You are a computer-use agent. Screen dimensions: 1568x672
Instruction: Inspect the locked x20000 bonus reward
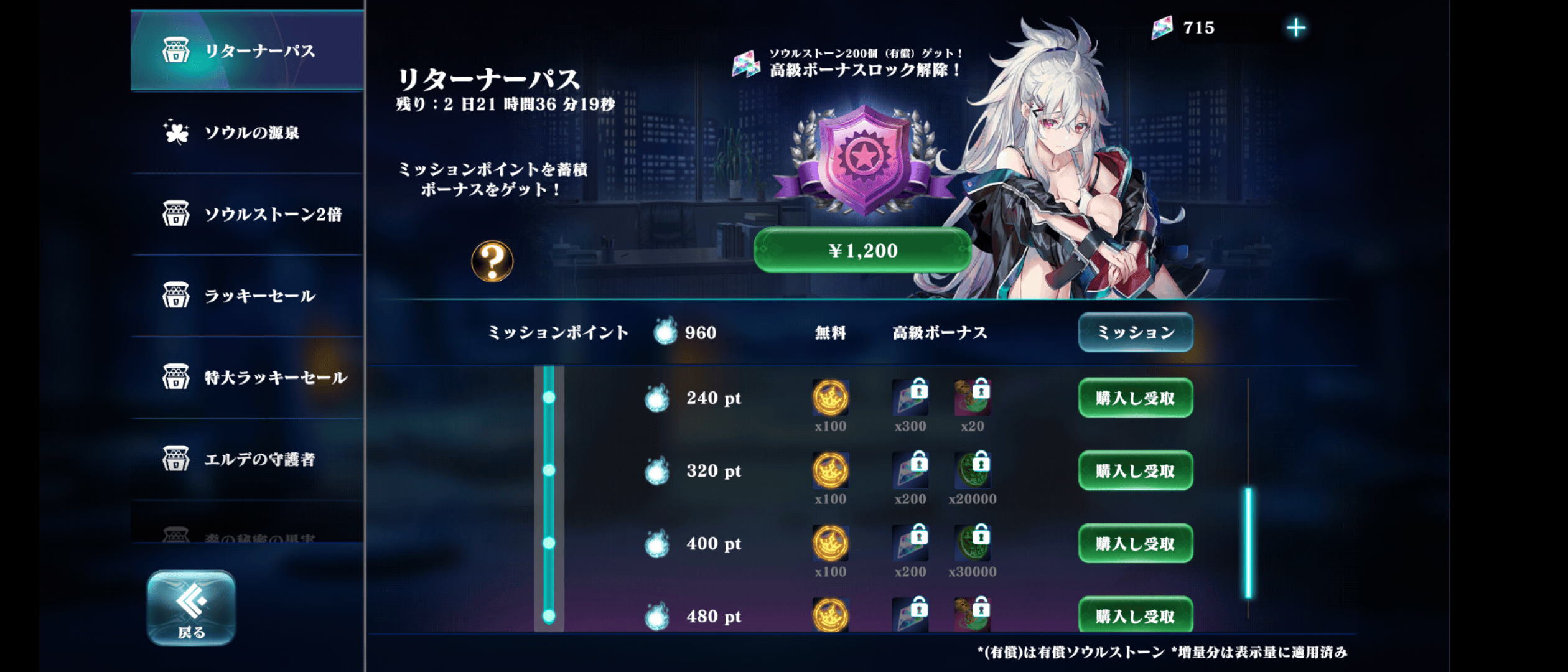pos(972,471)
